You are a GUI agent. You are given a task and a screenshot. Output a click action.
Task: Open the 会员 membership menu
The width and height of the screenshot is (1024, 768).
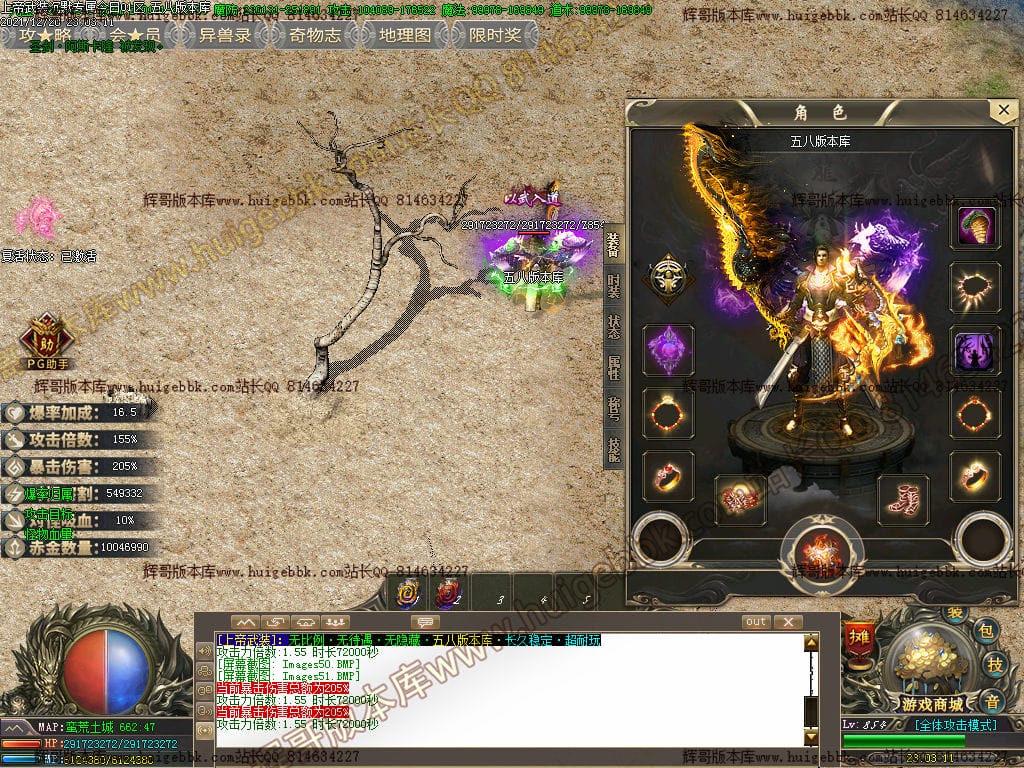(134, 35)
